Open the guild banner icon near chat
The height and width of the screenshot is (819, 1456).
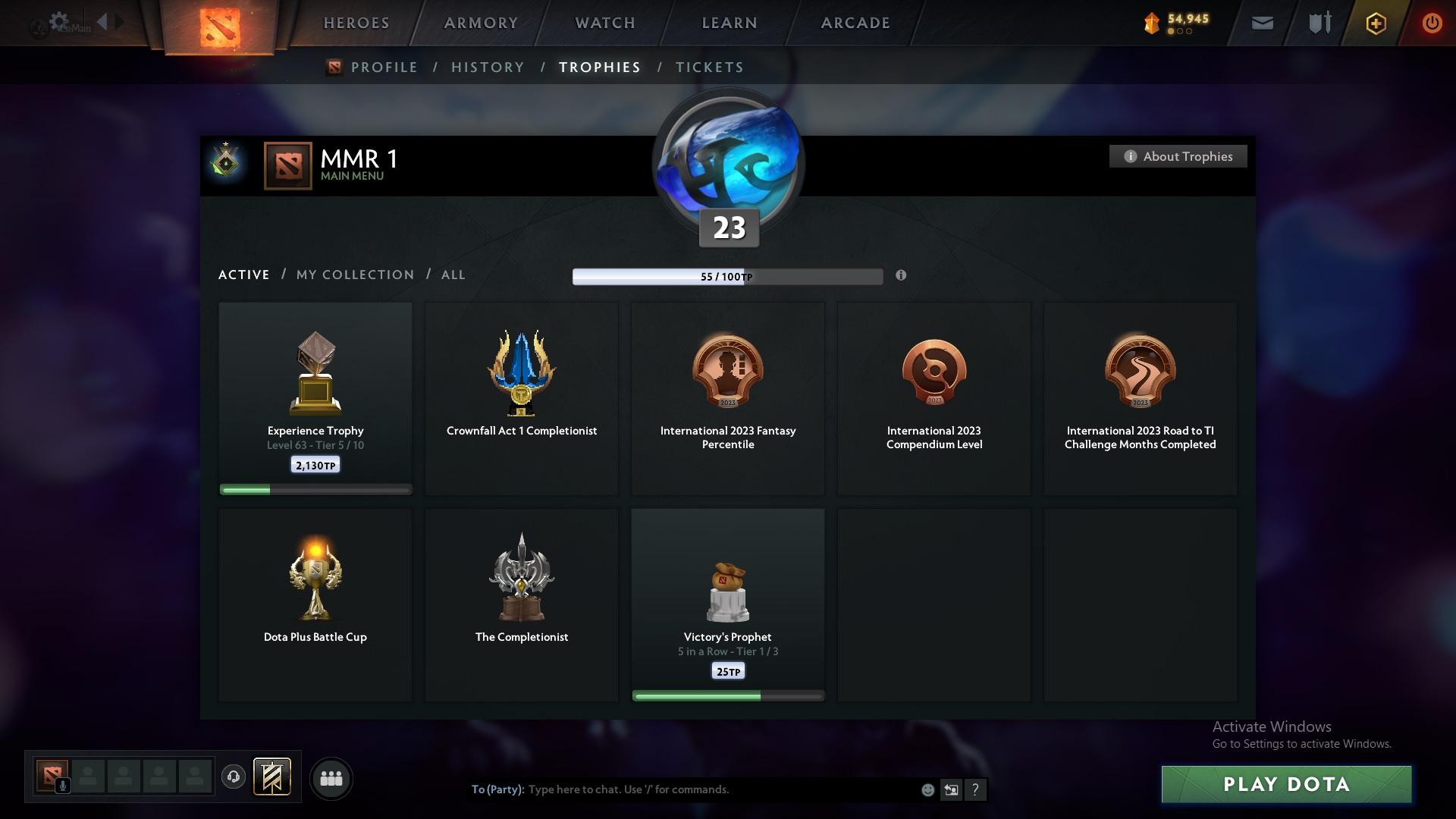pos(271,777)
